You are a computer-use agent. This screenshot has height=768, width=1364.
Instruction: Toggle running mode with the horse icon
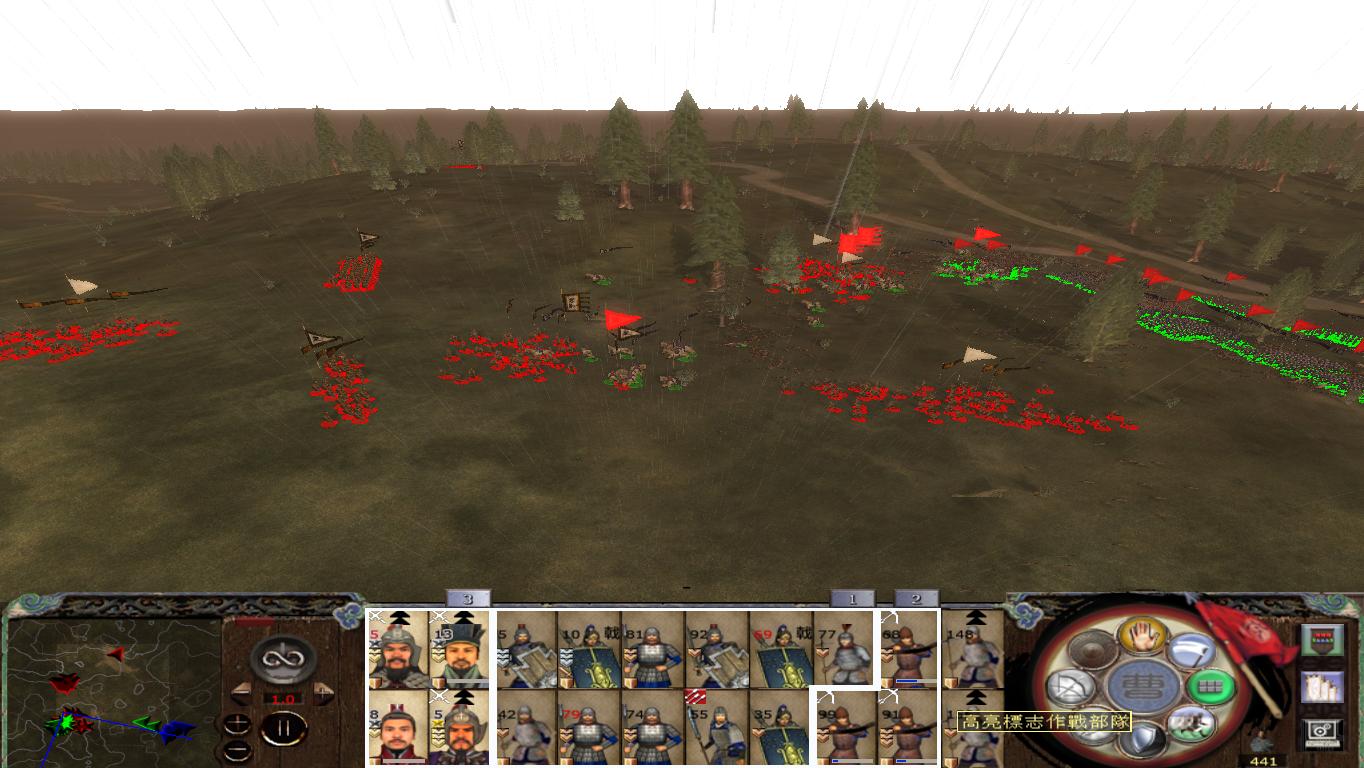1192,725
